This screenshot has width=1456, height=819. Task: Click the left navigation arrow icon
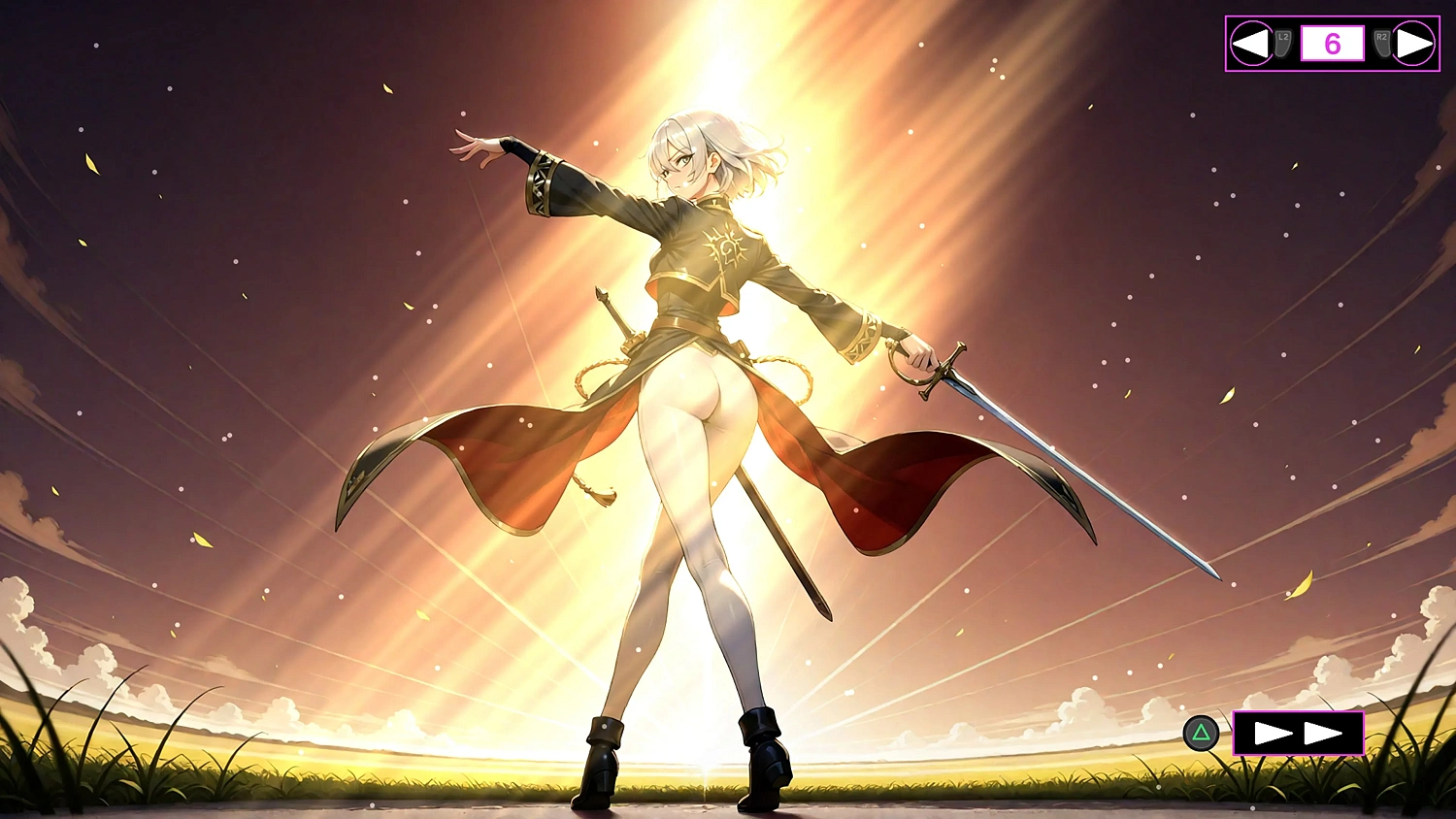tap(1253, 41)
